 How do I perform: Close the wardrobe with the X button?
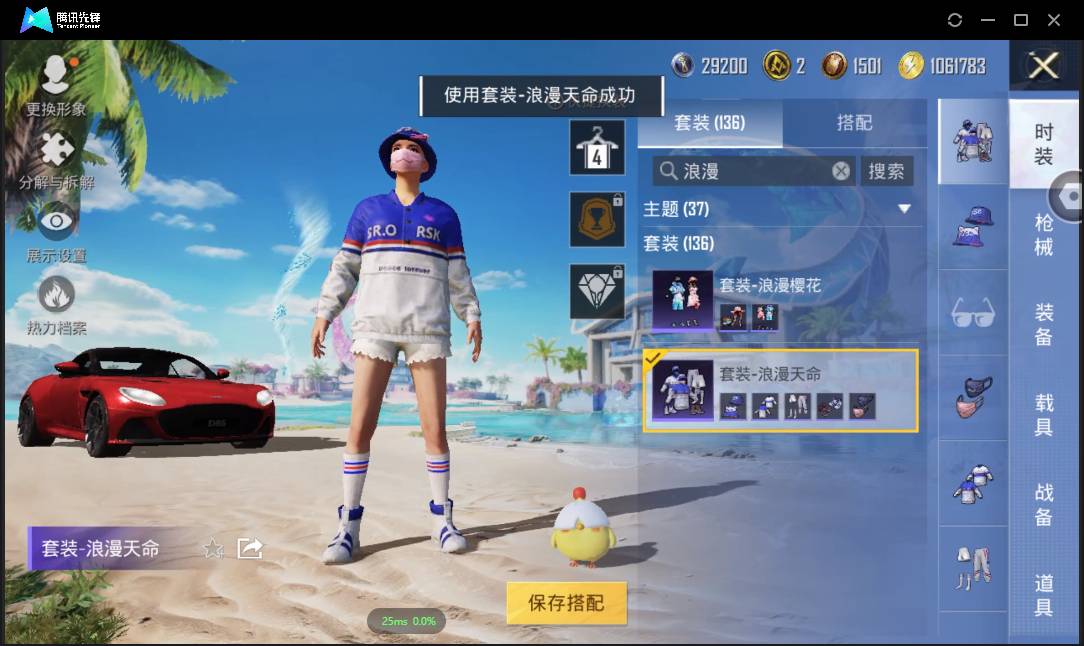coord(1044,66)
